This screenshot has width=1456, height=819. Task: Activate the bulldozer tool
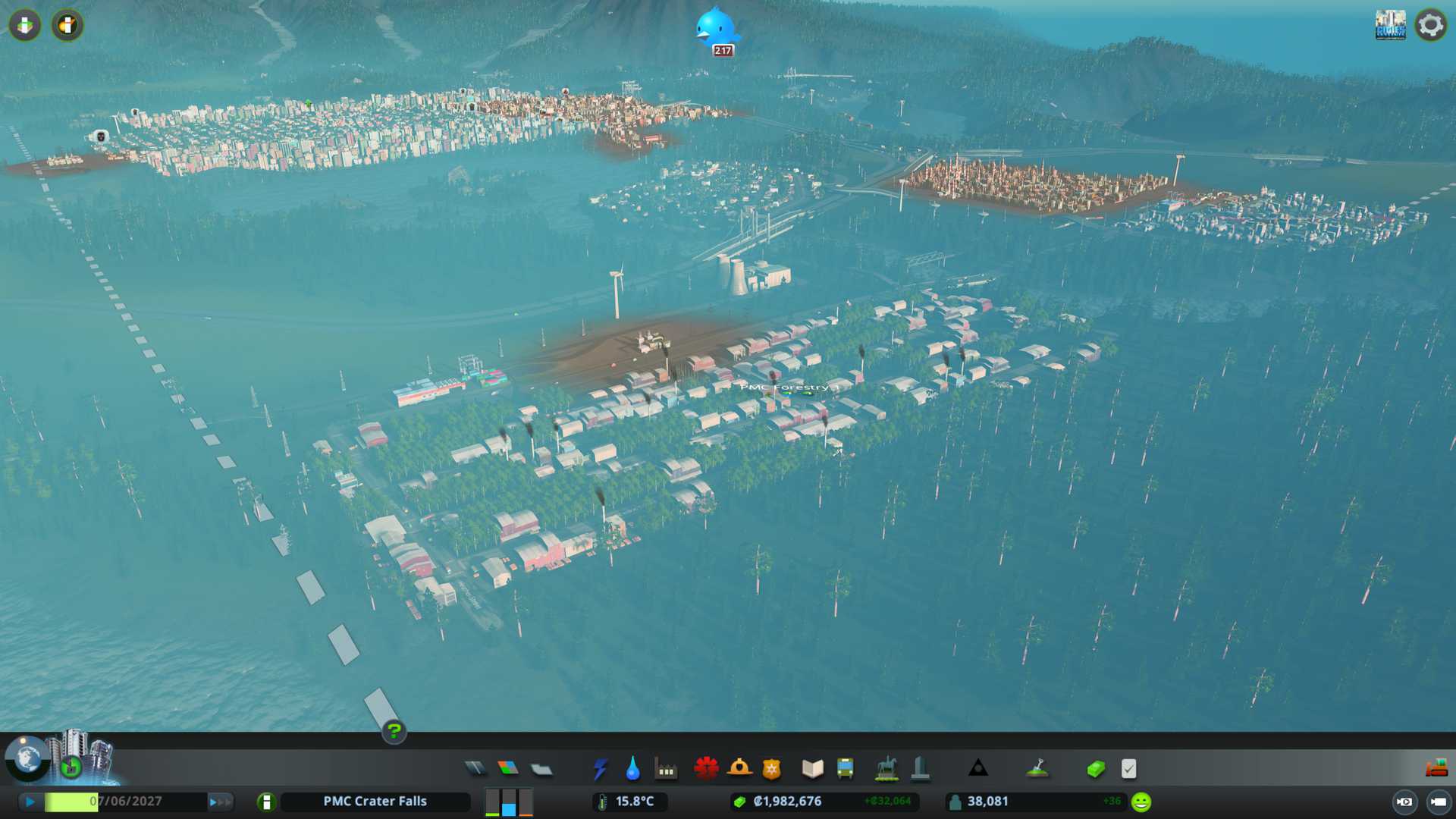click(x=1436, y=769)
